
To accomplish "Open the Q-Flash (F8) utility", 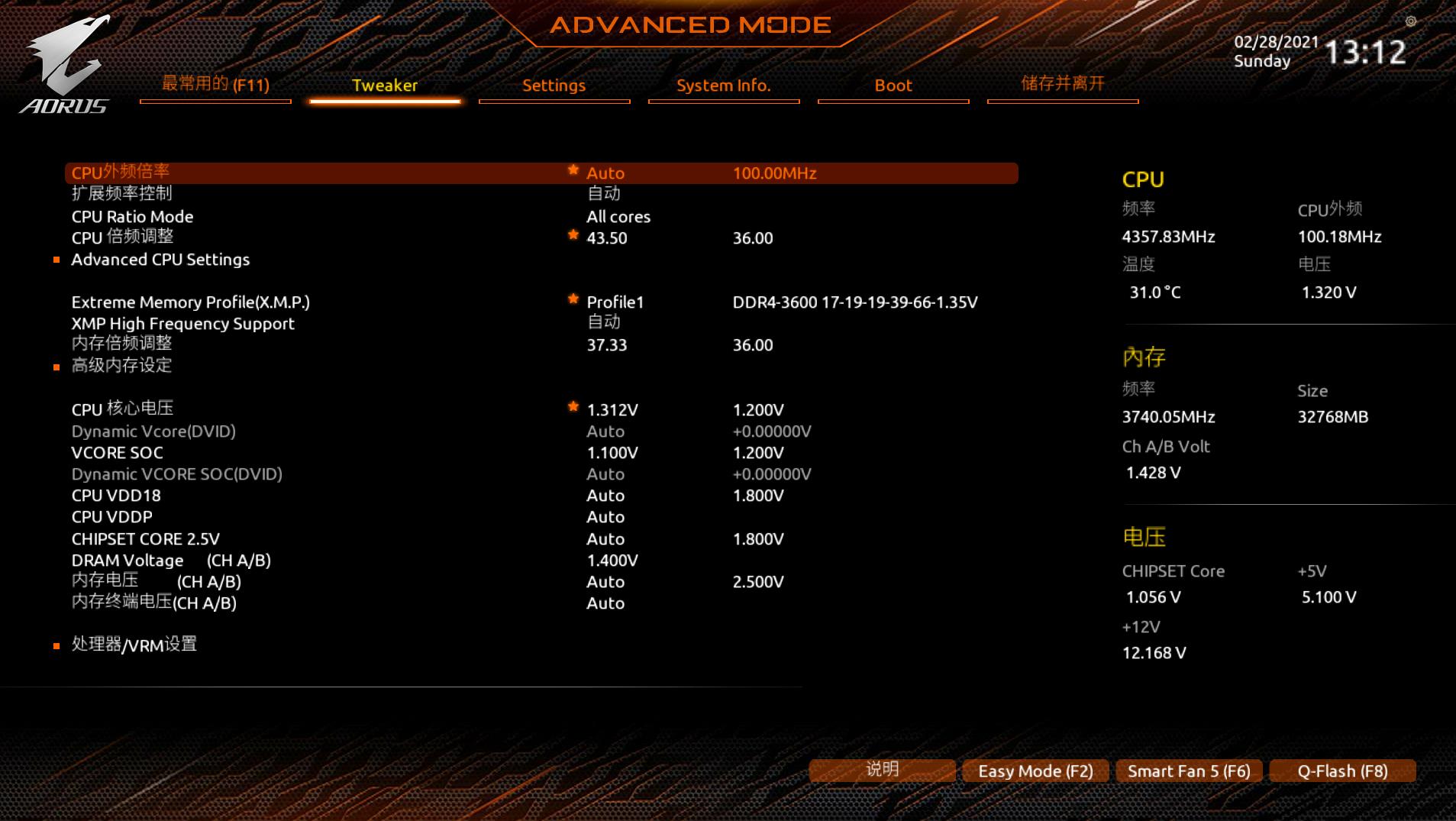I will [1342, 771].
